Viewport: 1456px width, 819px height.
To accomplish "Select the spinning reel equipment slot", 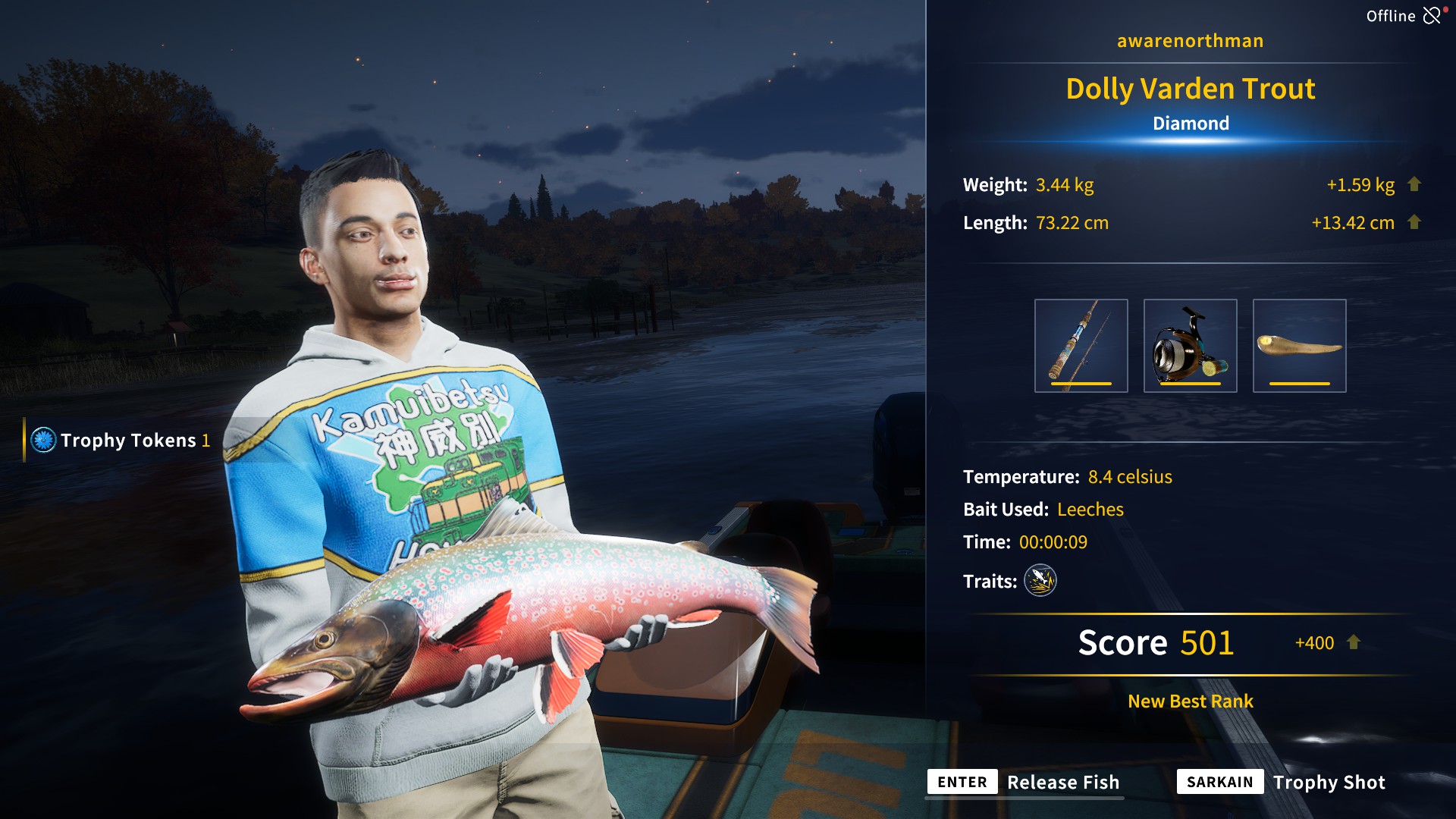I will click(x=1190, y=346).
